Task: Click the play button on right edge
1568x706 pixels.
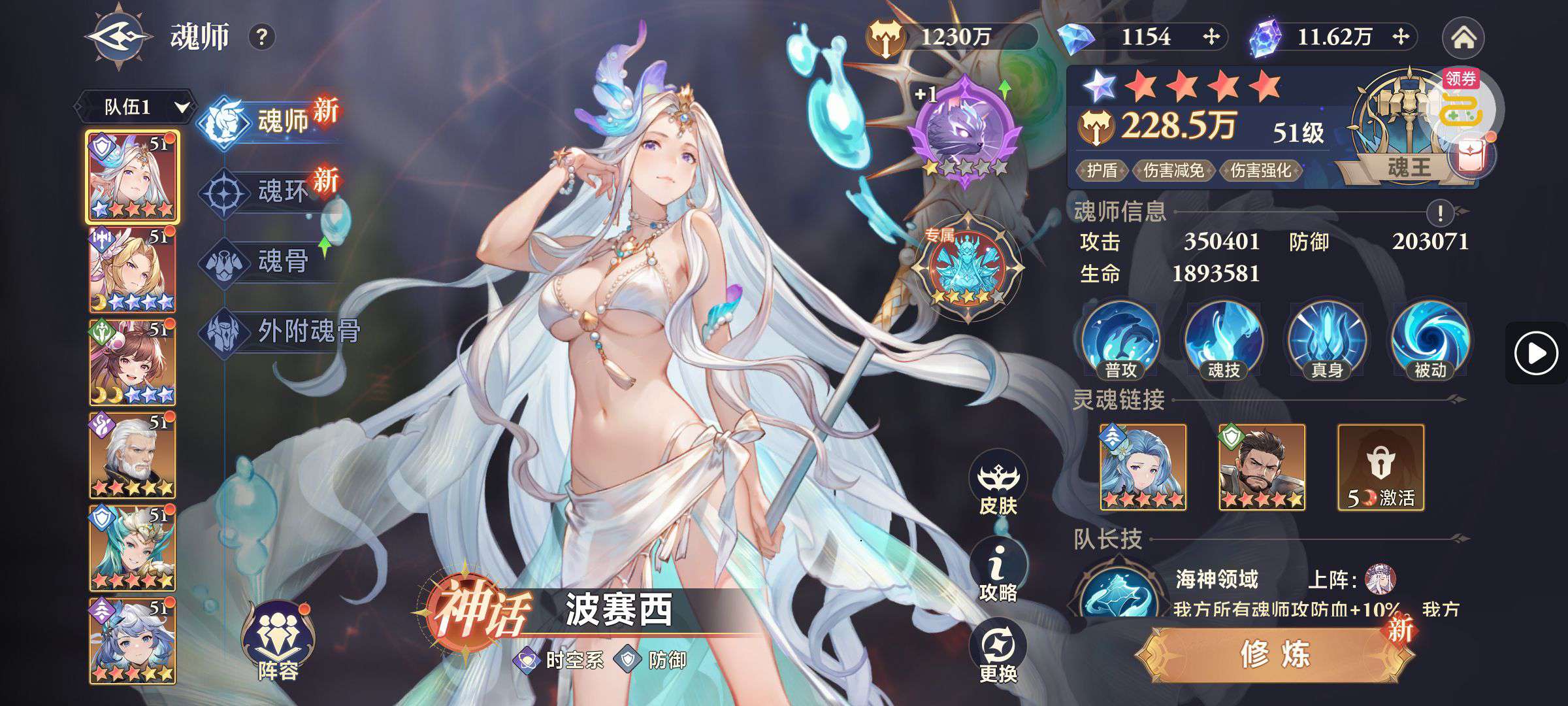Action: pyautogui.click(x=1535, y=354)
